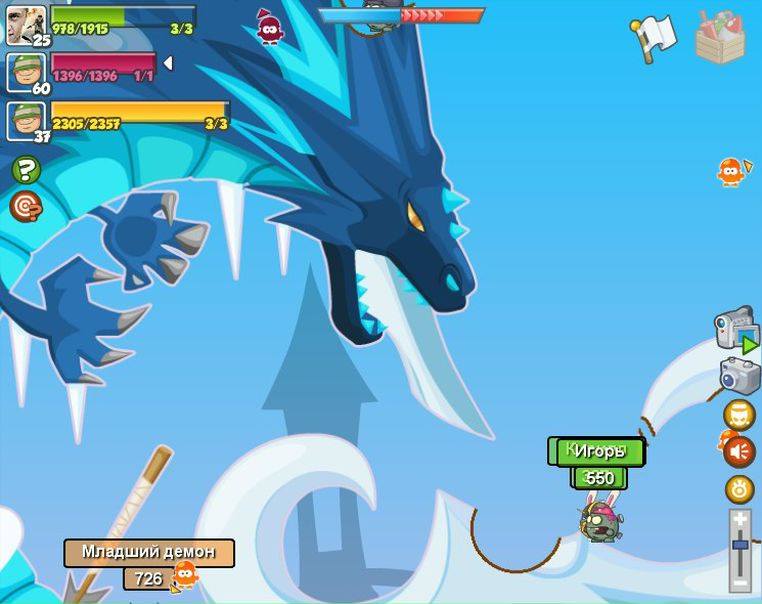This screenshot has height=604, width=762.
Task: Click the round gold character face button
Action: [x=739, y=414]
